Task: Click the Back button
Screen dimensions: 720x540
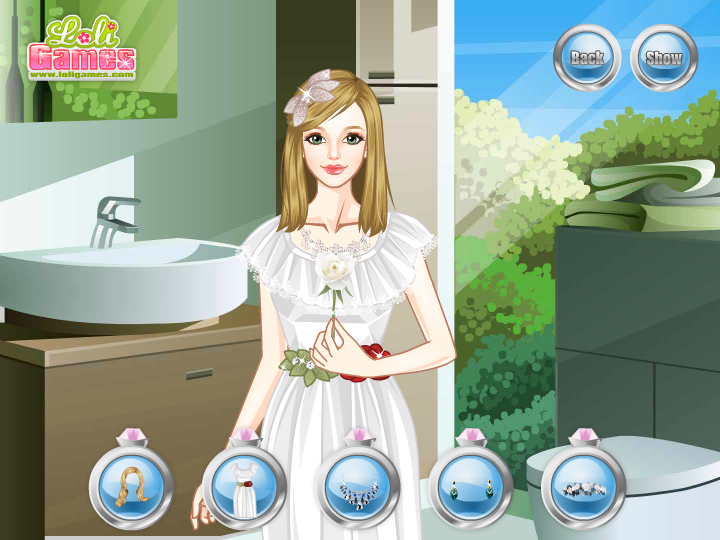Action: [587, 57]
